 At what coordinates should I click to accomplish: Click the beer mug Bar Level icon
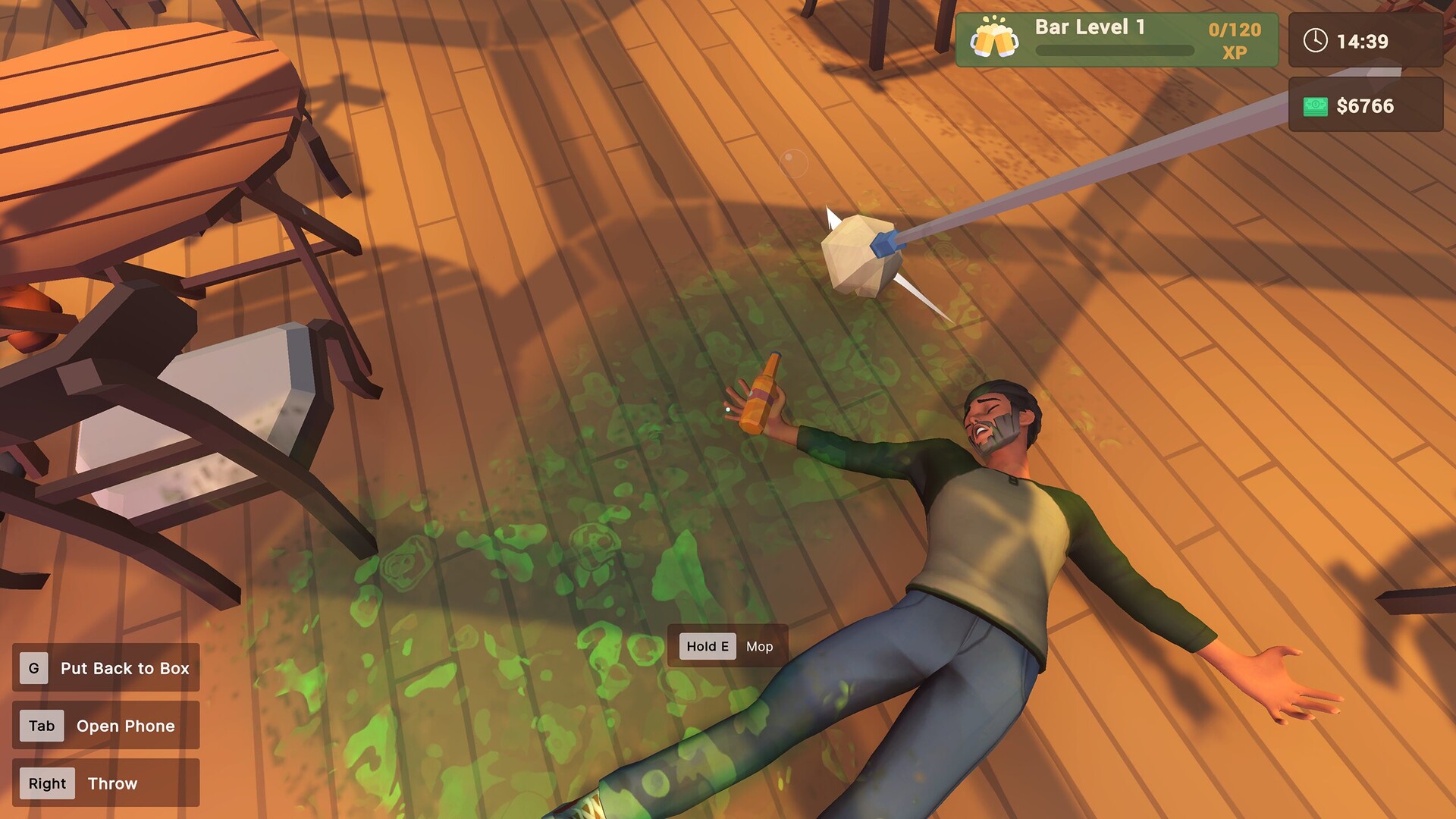click(x=993, y=38)
